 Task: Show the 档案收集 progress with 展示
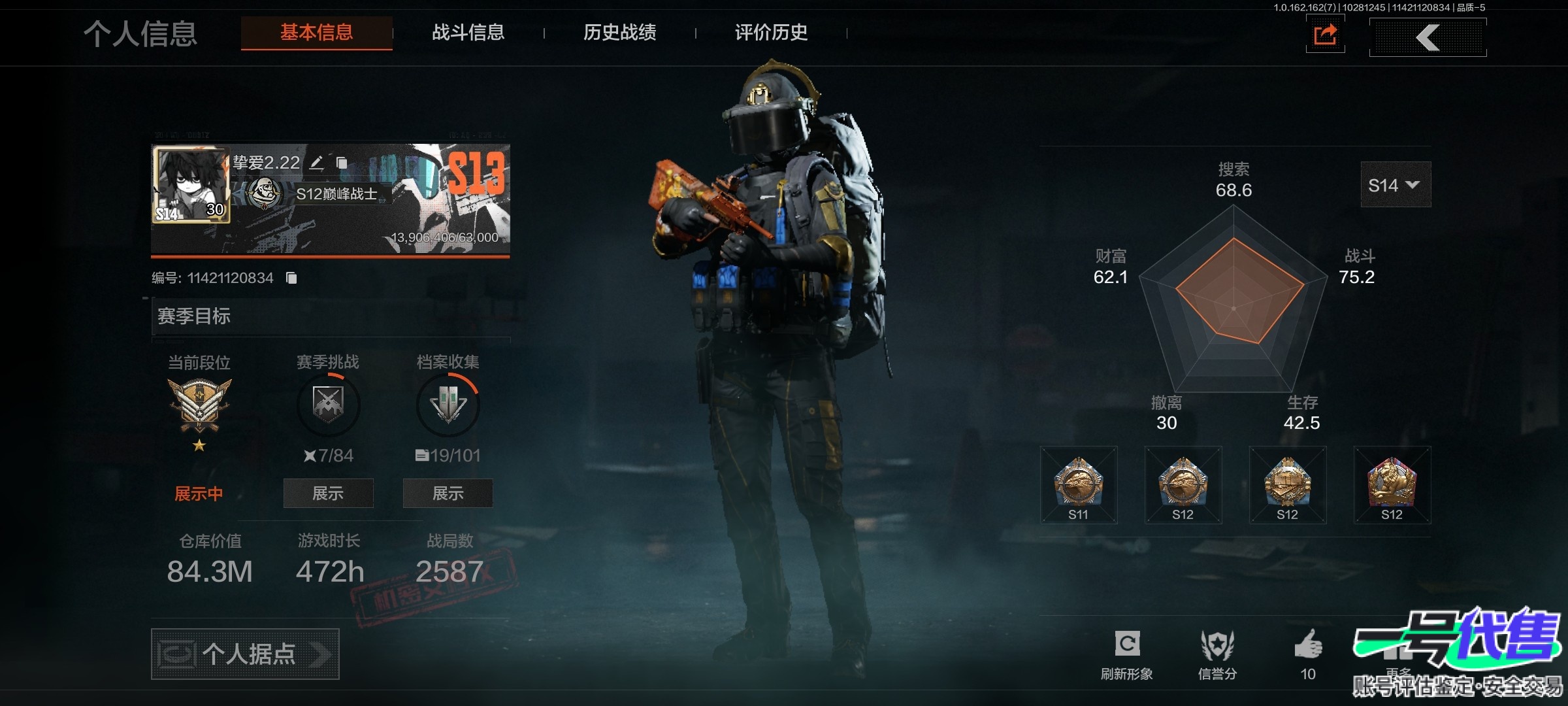(x=448, y=494)
